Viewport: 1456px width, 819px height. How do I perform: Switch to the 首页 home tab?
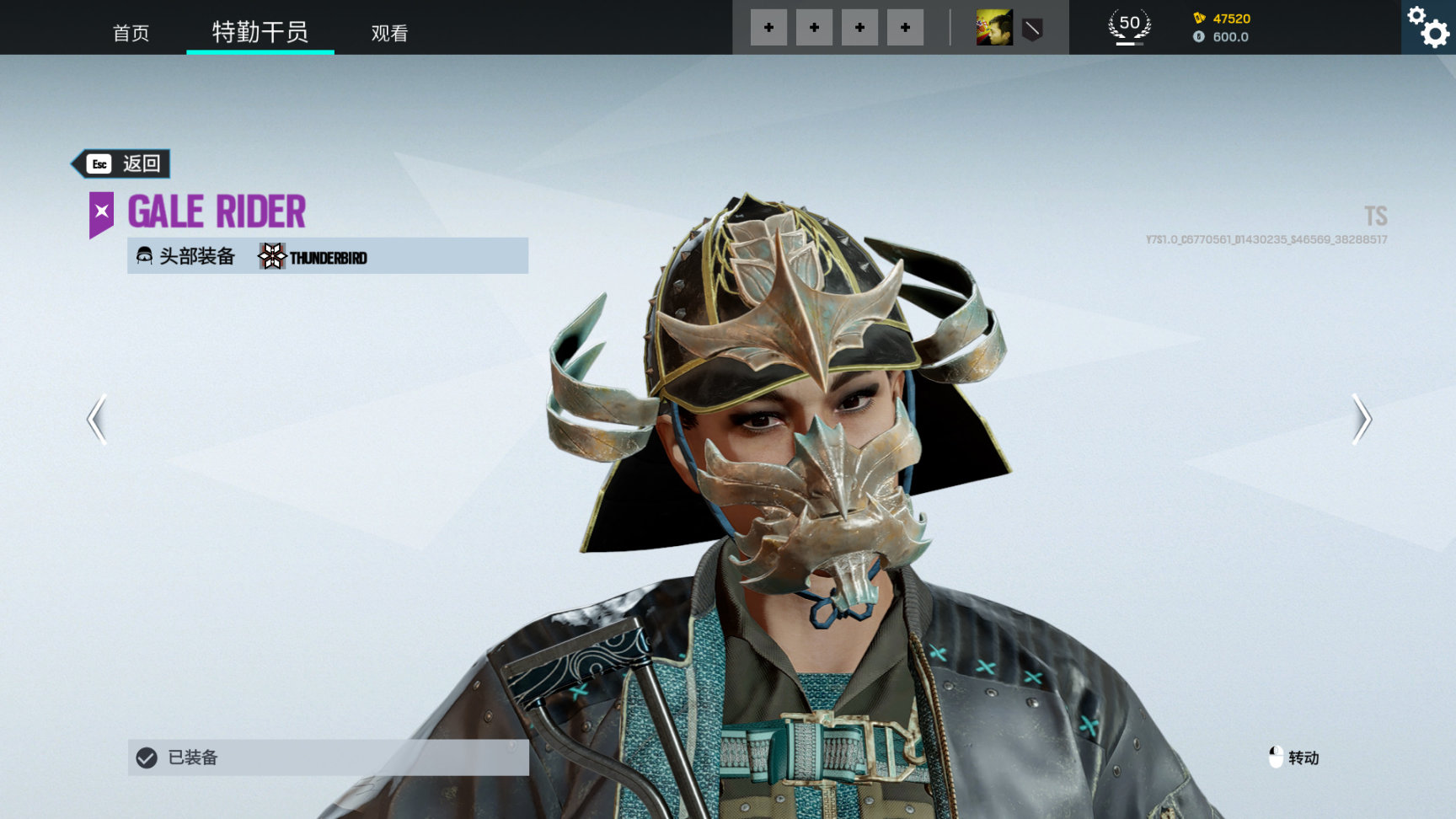[x=131, y=33]
